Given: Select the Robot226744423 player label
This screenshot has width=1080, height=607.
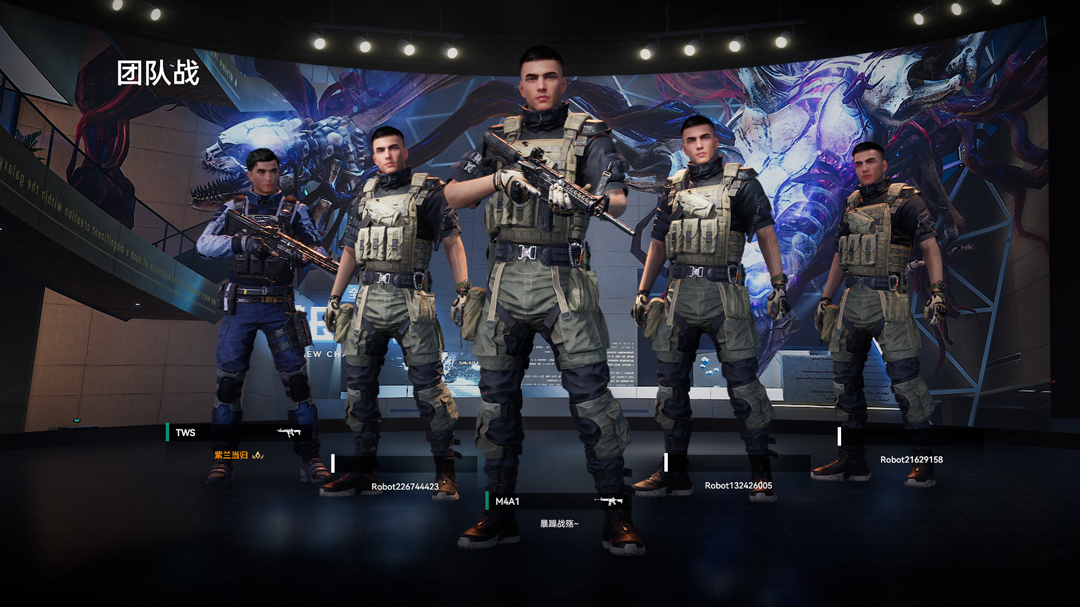Looking at the screenshot, I should [x=405, y=487].
